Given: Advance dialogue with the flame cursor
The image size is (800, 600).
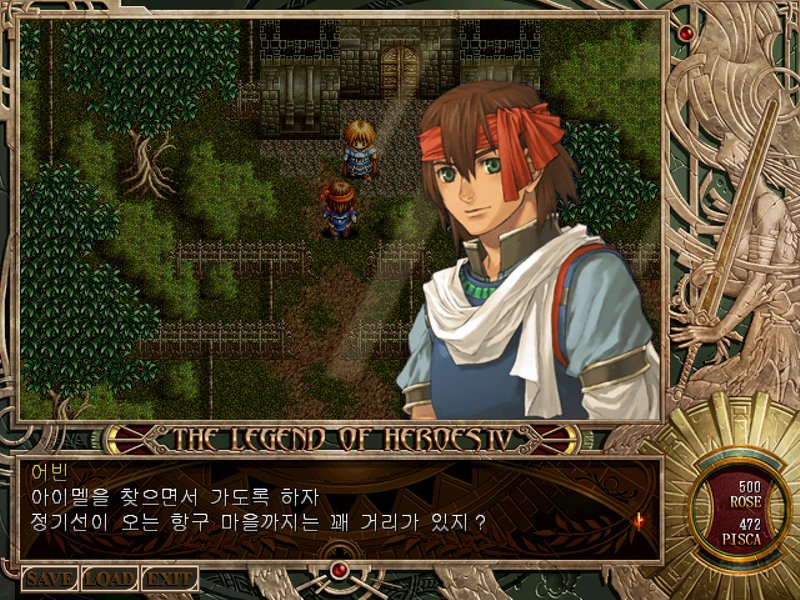Looking at the screenshot, I should [636, 520].
